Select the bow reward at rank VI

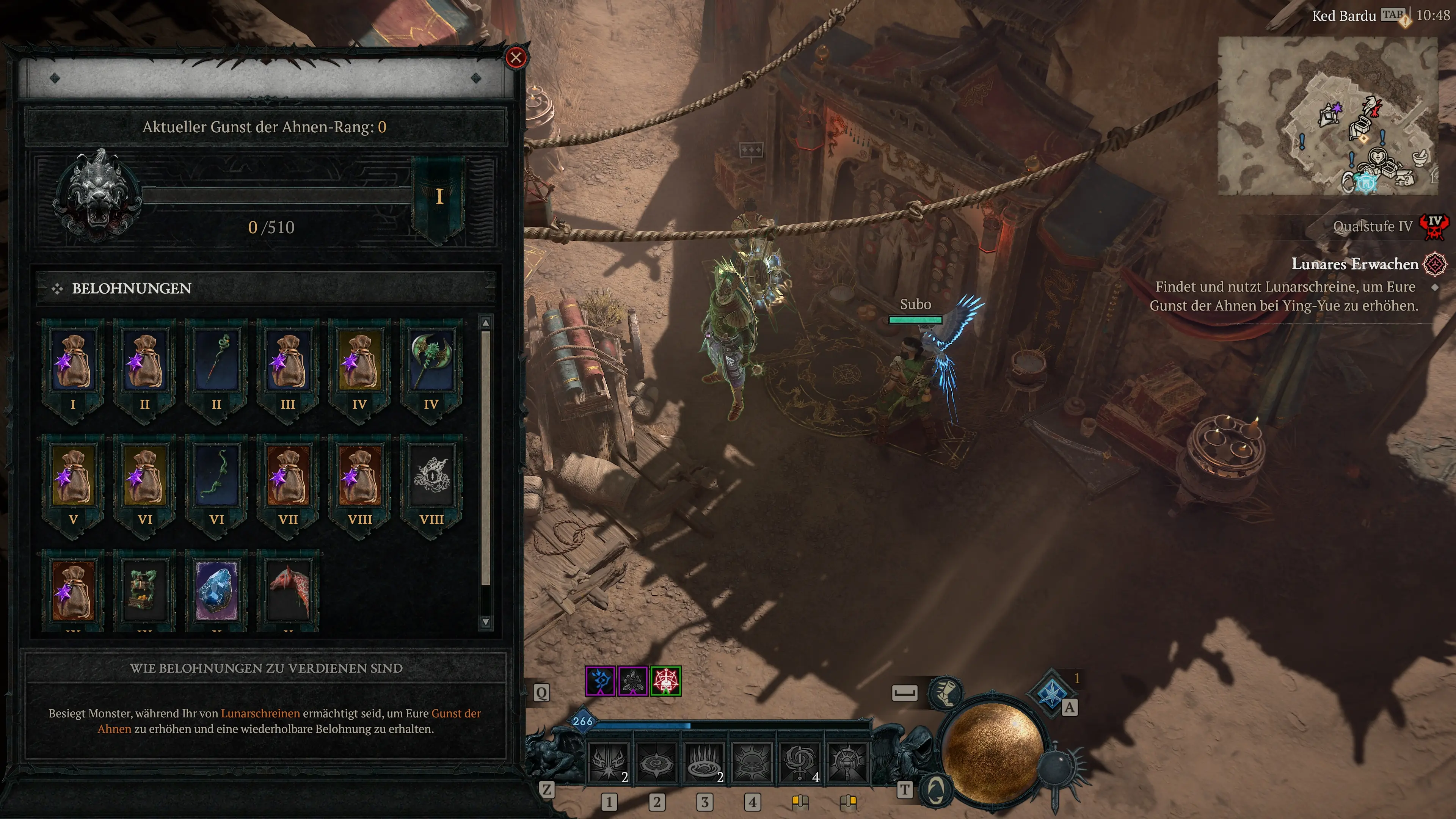point(217,477)
